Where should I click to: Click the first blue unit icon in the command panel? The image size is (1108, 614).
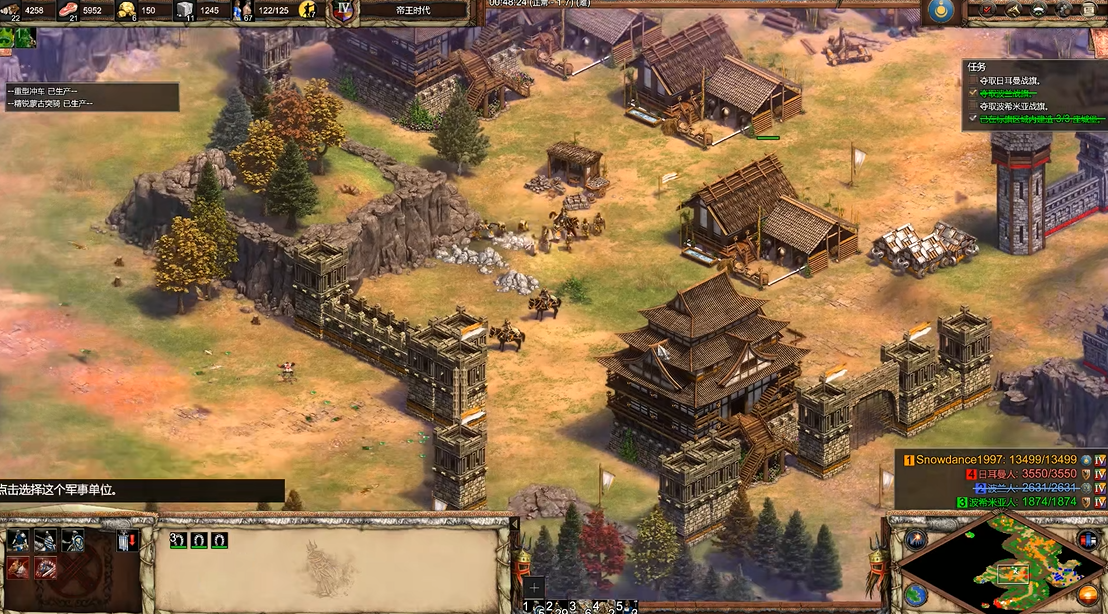[19, 541]
